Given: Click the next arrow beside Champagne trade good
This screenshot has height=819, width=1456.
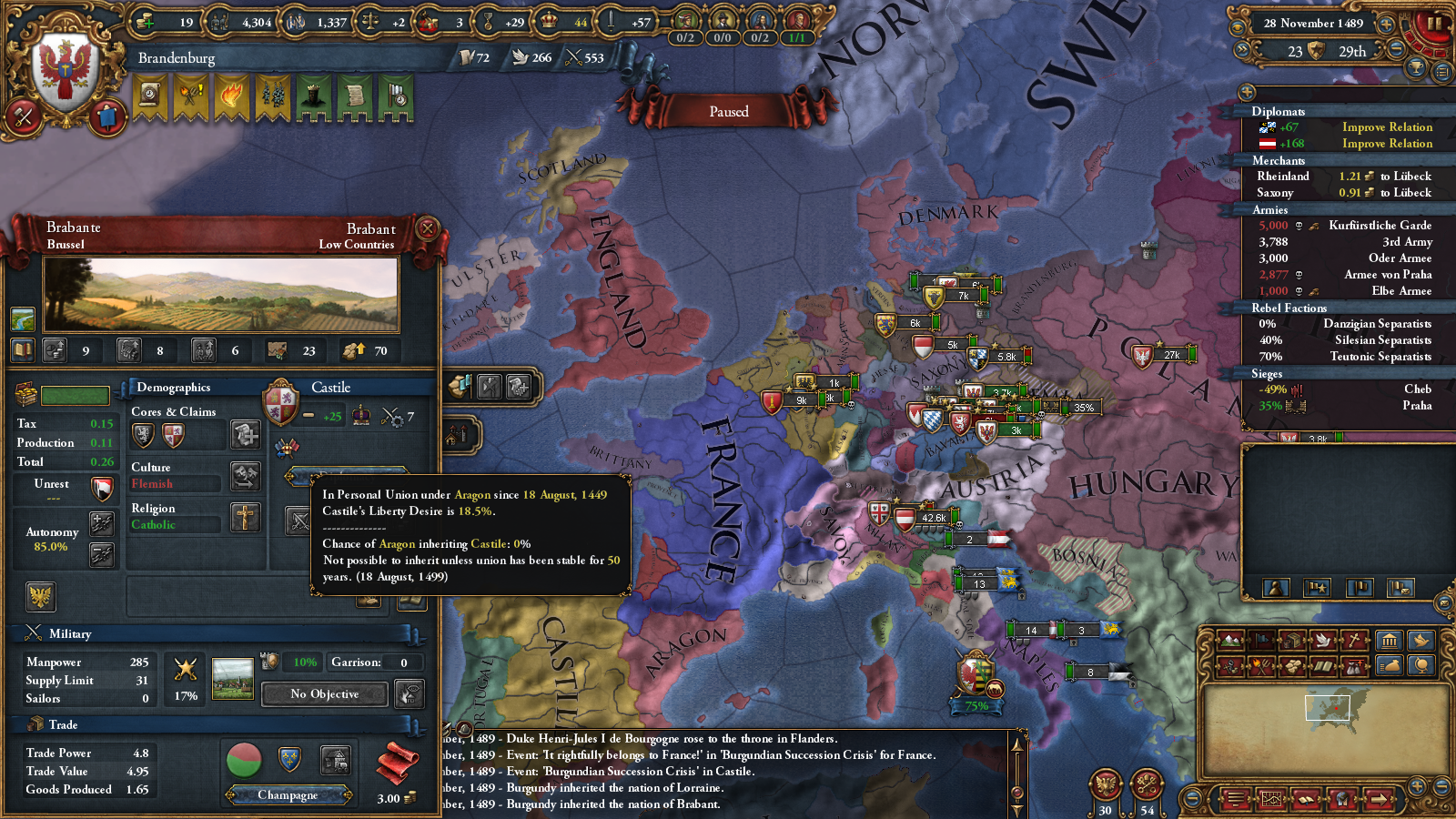Looking at the screenshot, I should [348, 795].
